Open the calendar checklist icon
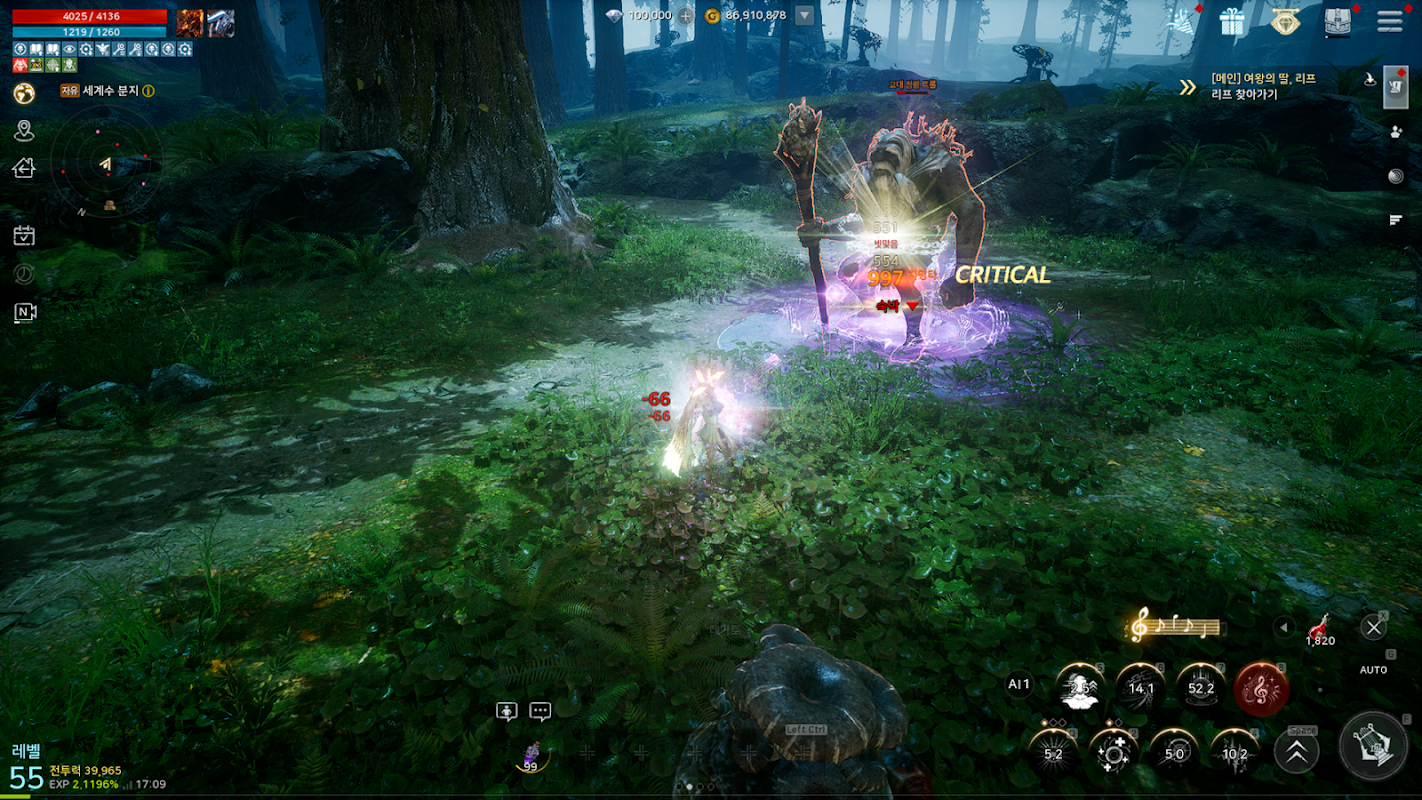 tap(24, 236)
